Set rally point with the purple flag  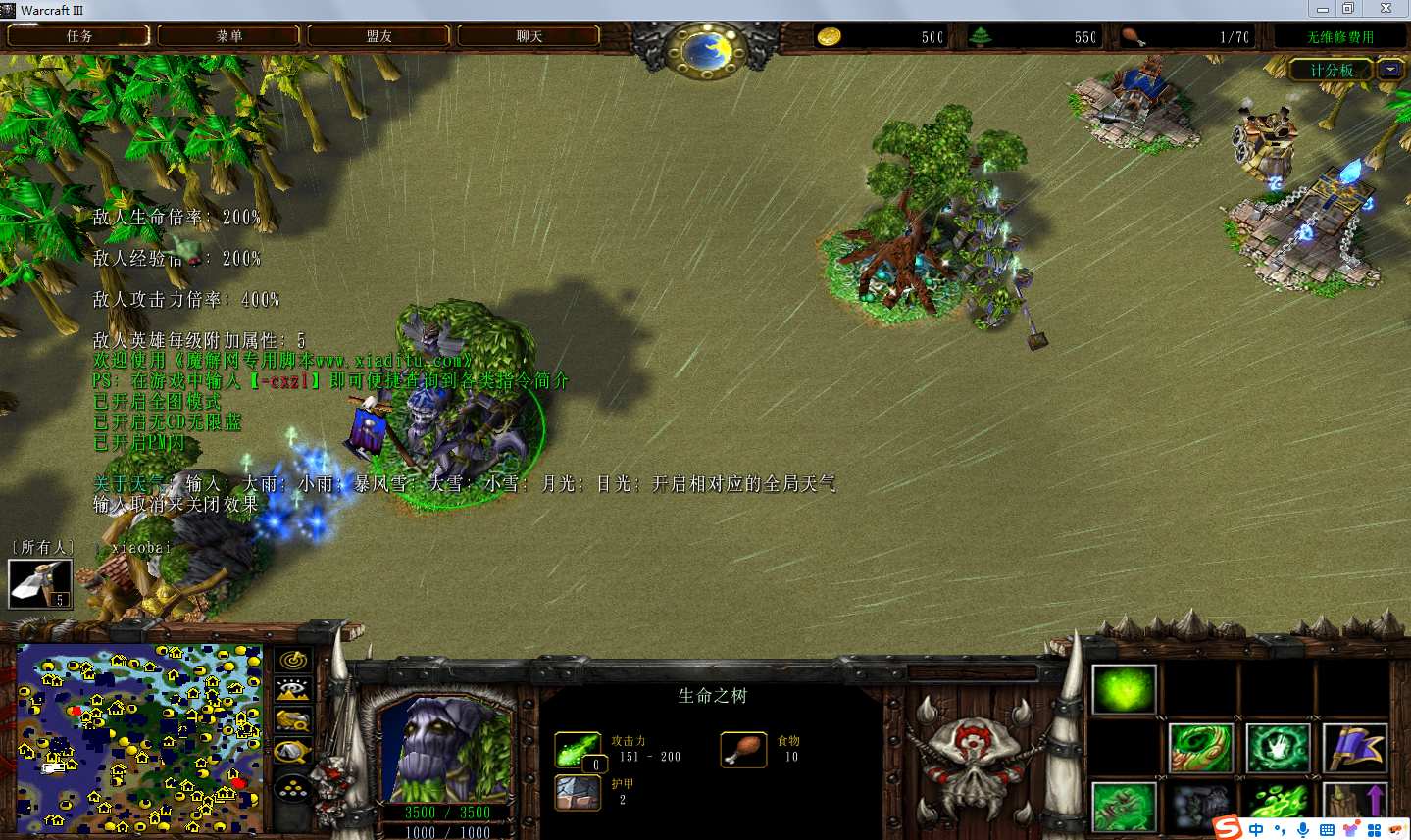(1355, 748)
